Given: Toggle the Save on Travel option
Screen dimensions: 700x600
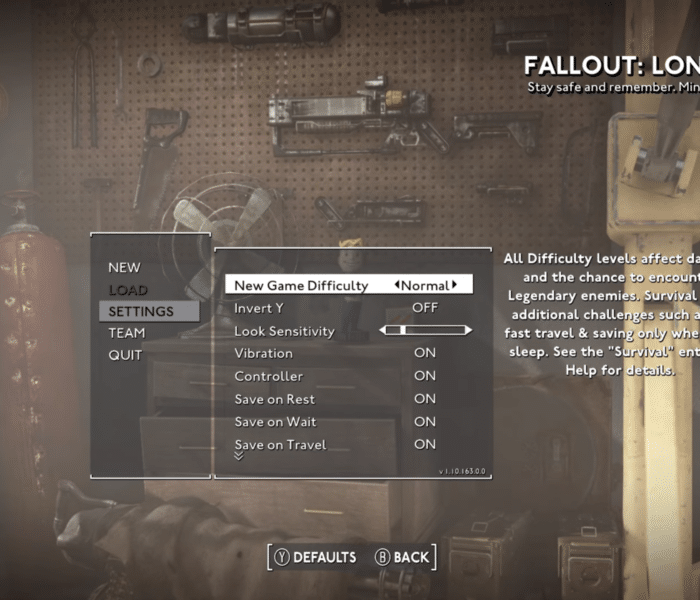Looking at the screenshot, I should 425,444.
